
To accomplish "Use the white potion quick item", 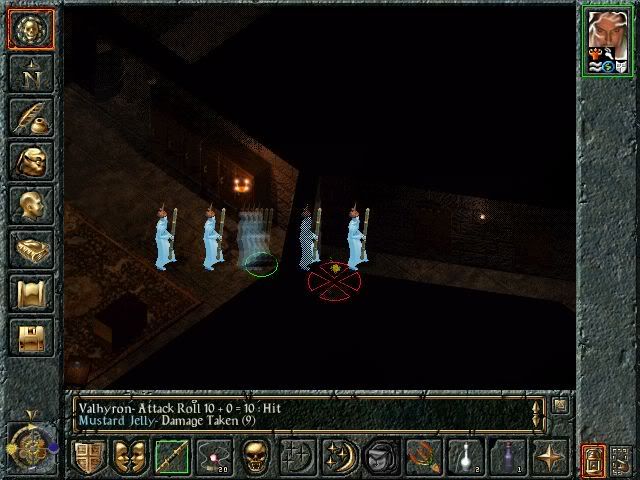I will 464,457.
